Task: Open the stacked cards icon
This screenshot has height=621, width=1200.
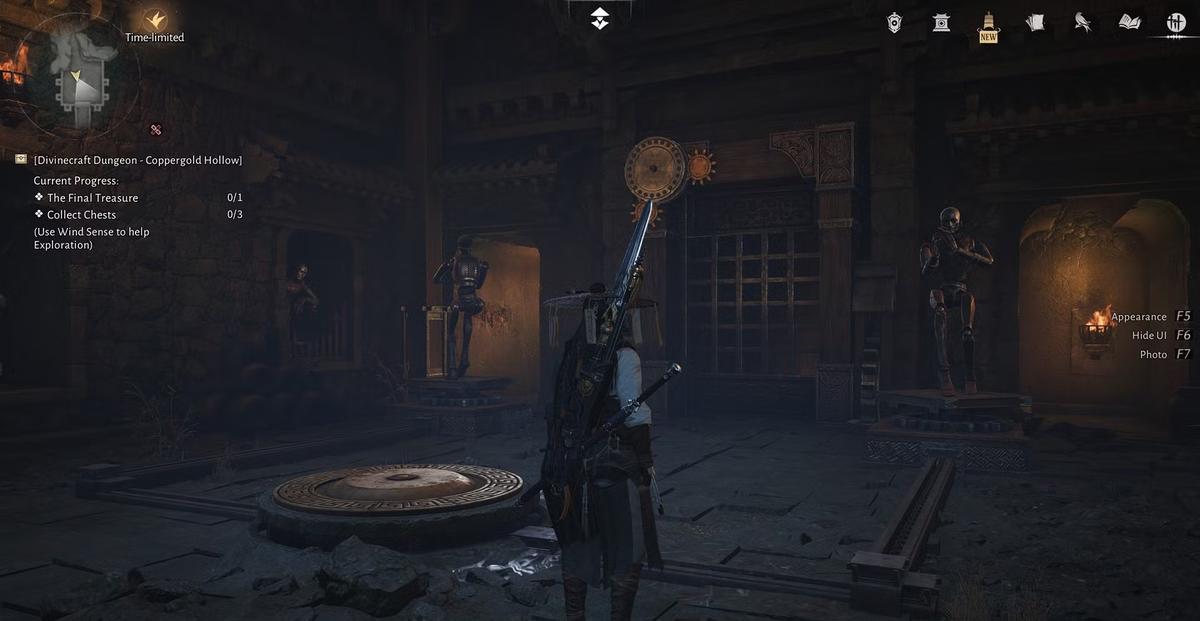Action: click(x=1035, y=22)
